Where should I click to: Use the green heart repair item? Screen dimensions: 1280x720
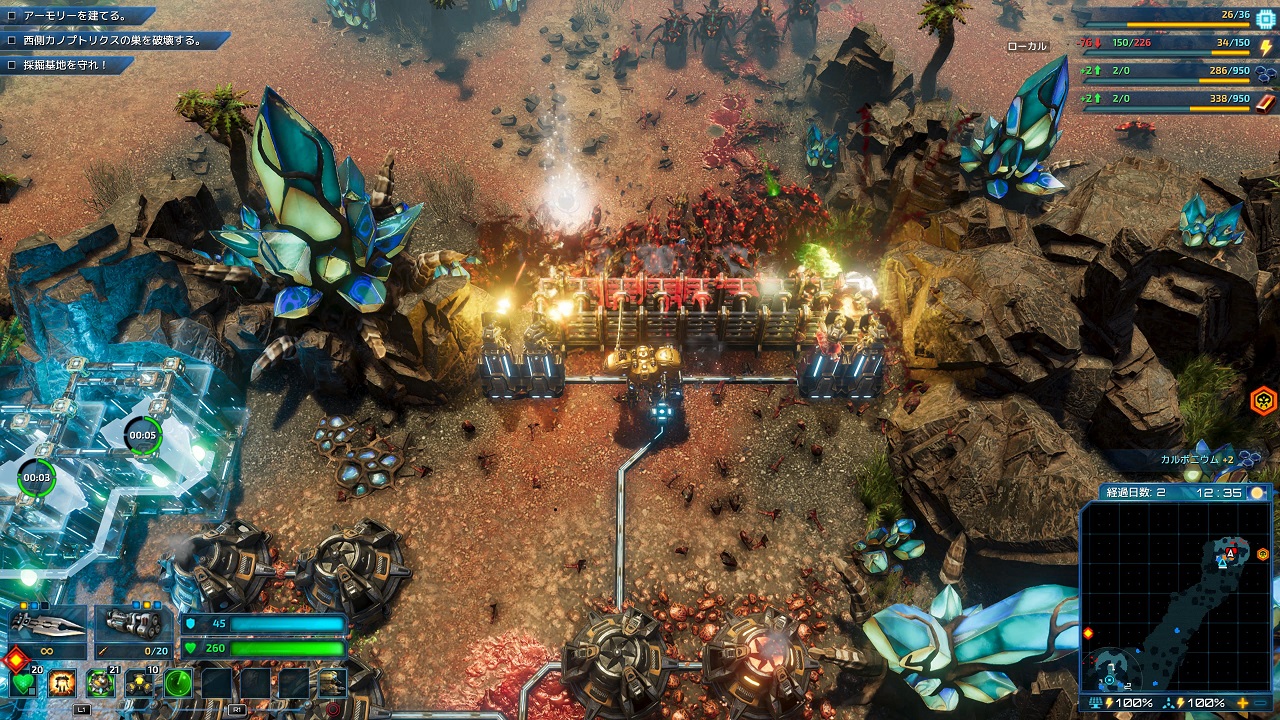(x=24, y=684)
